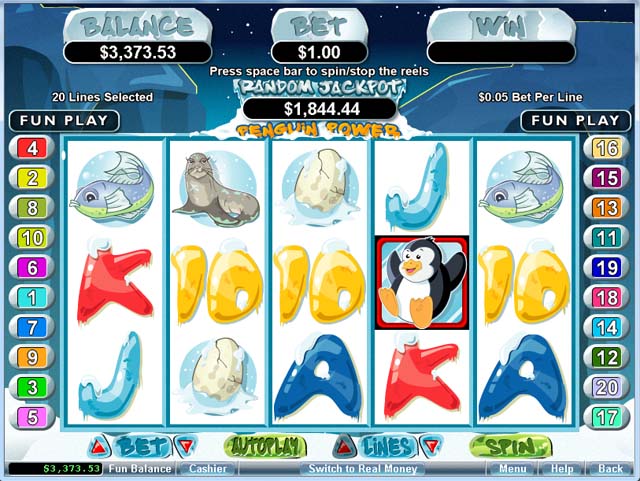Image resolution: width=640 pixels, height=481 pixels.
Task: Turn on Autoplay
Action: (265, 446)
